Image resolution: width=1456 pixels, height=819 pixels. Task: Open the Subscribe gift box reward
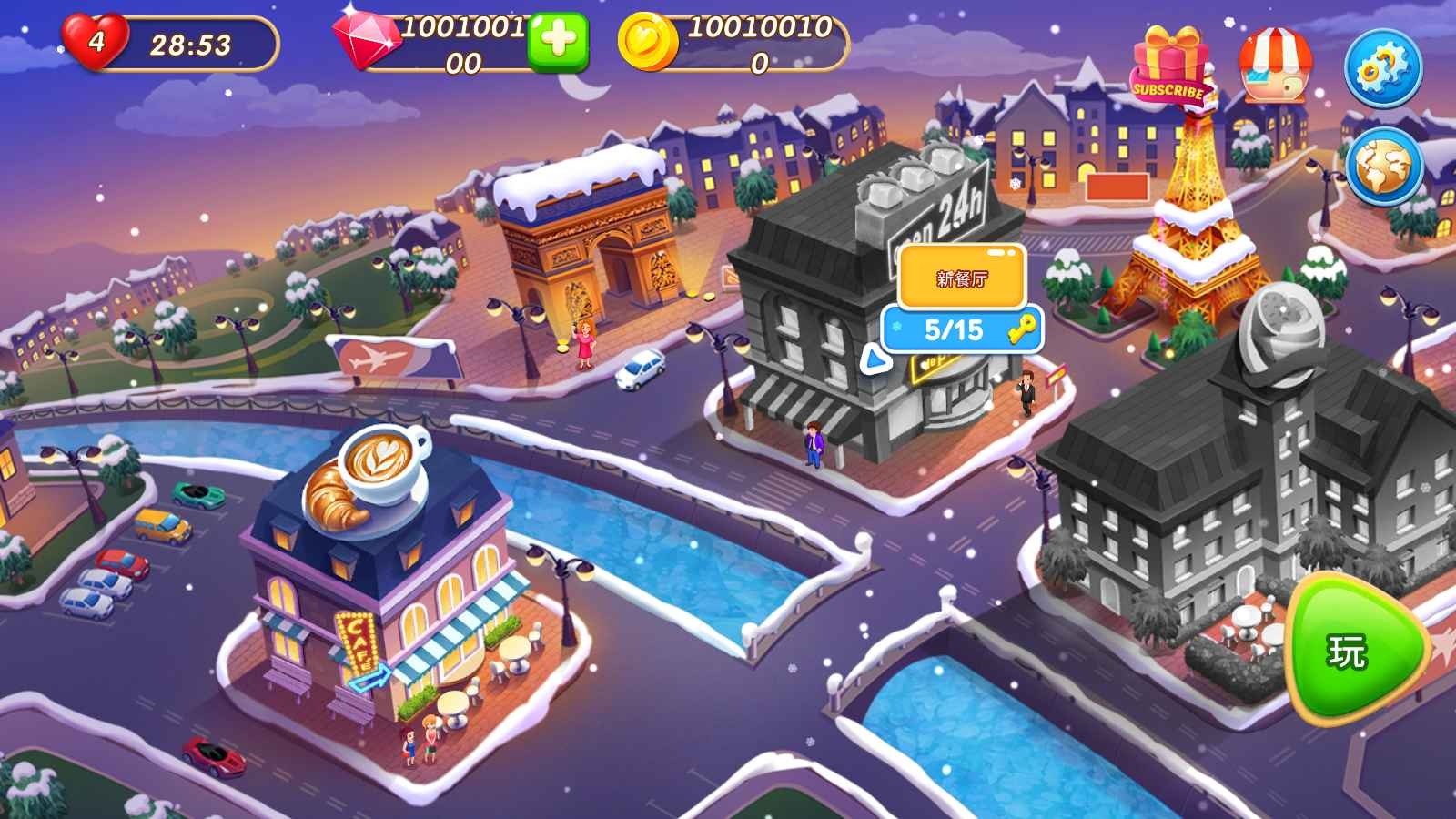click(1169, 59)
